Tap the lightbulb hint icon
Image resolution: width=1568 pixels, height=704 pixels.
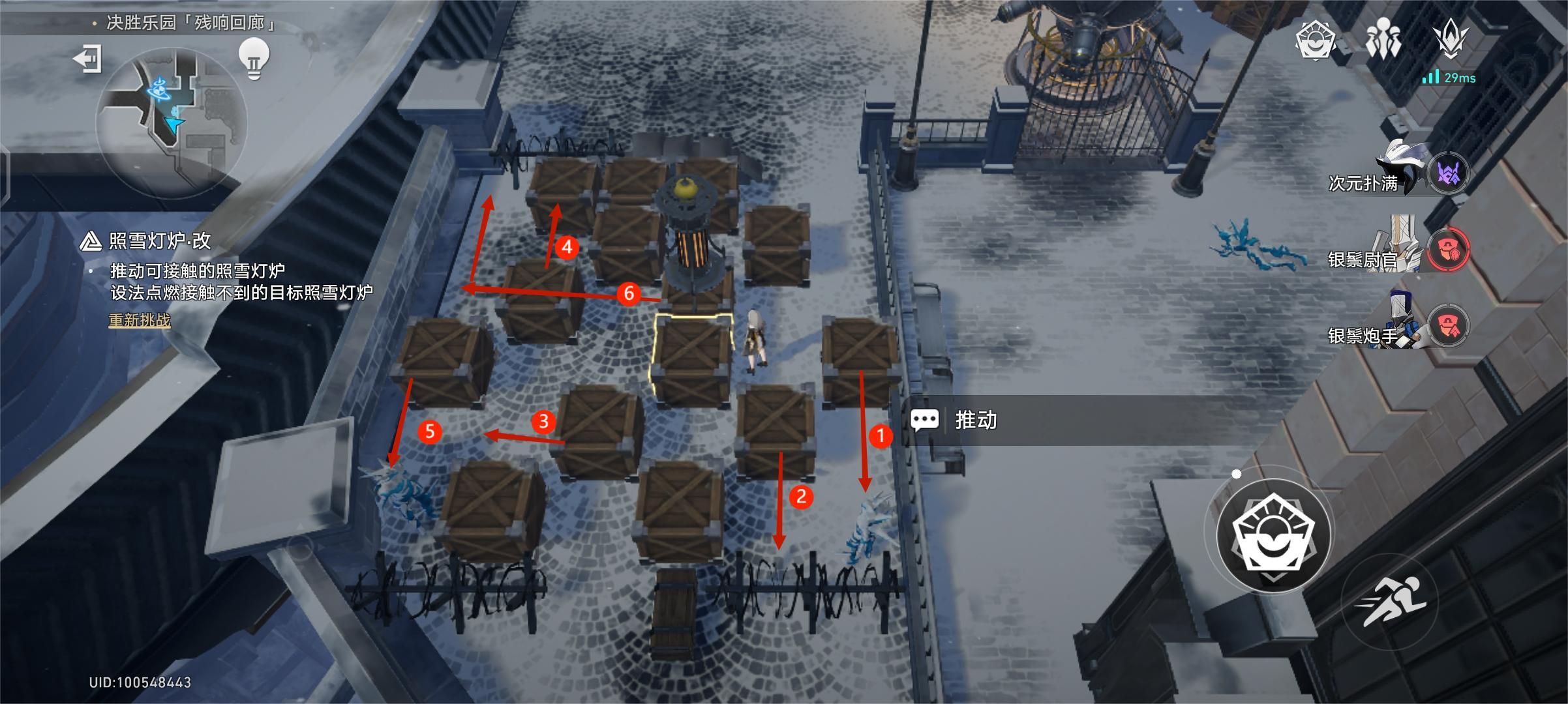(254, 59)
